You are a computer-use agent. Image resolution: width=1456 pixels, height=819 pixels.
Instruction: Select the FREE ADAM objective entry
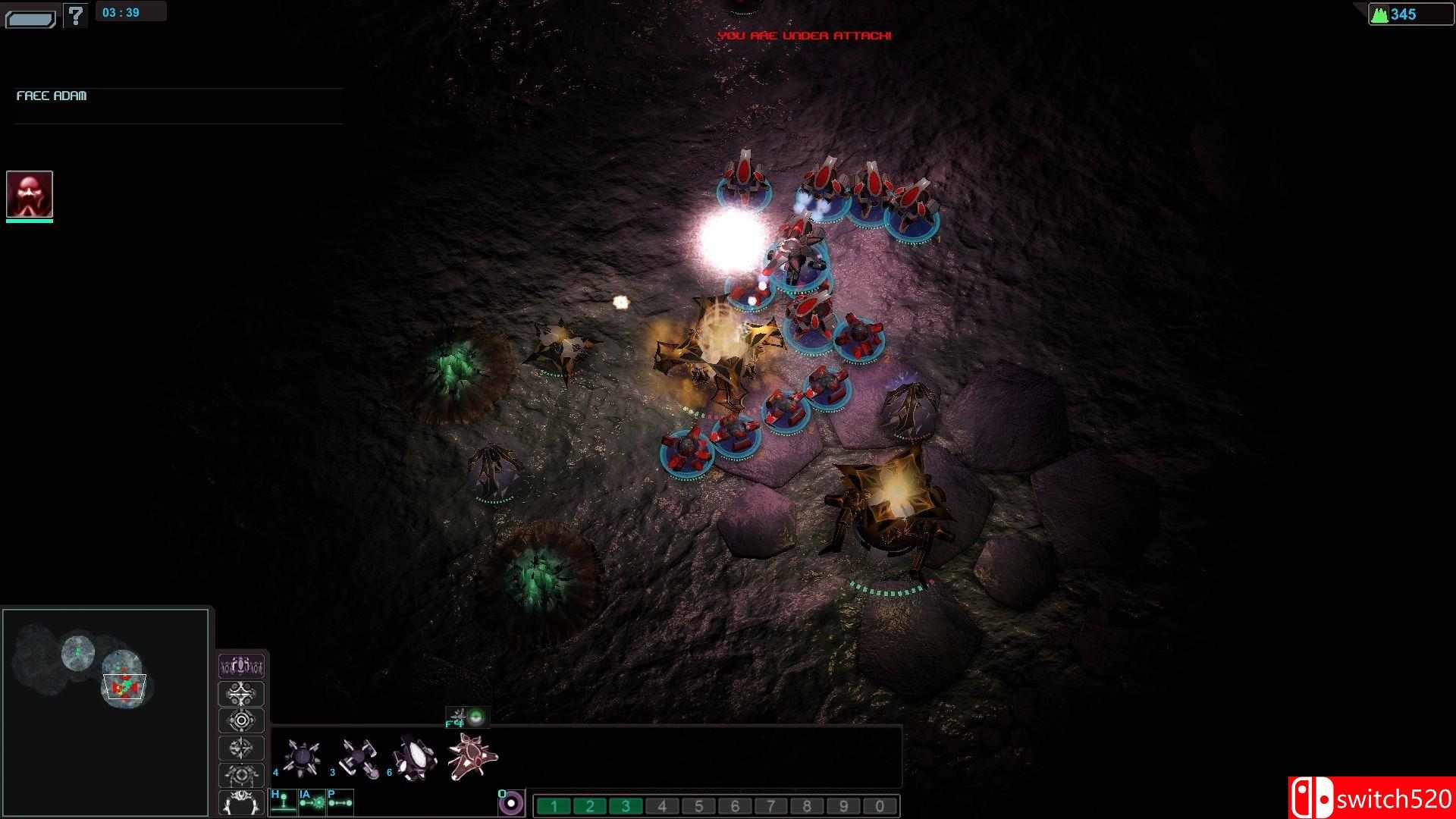coord(52,96)
